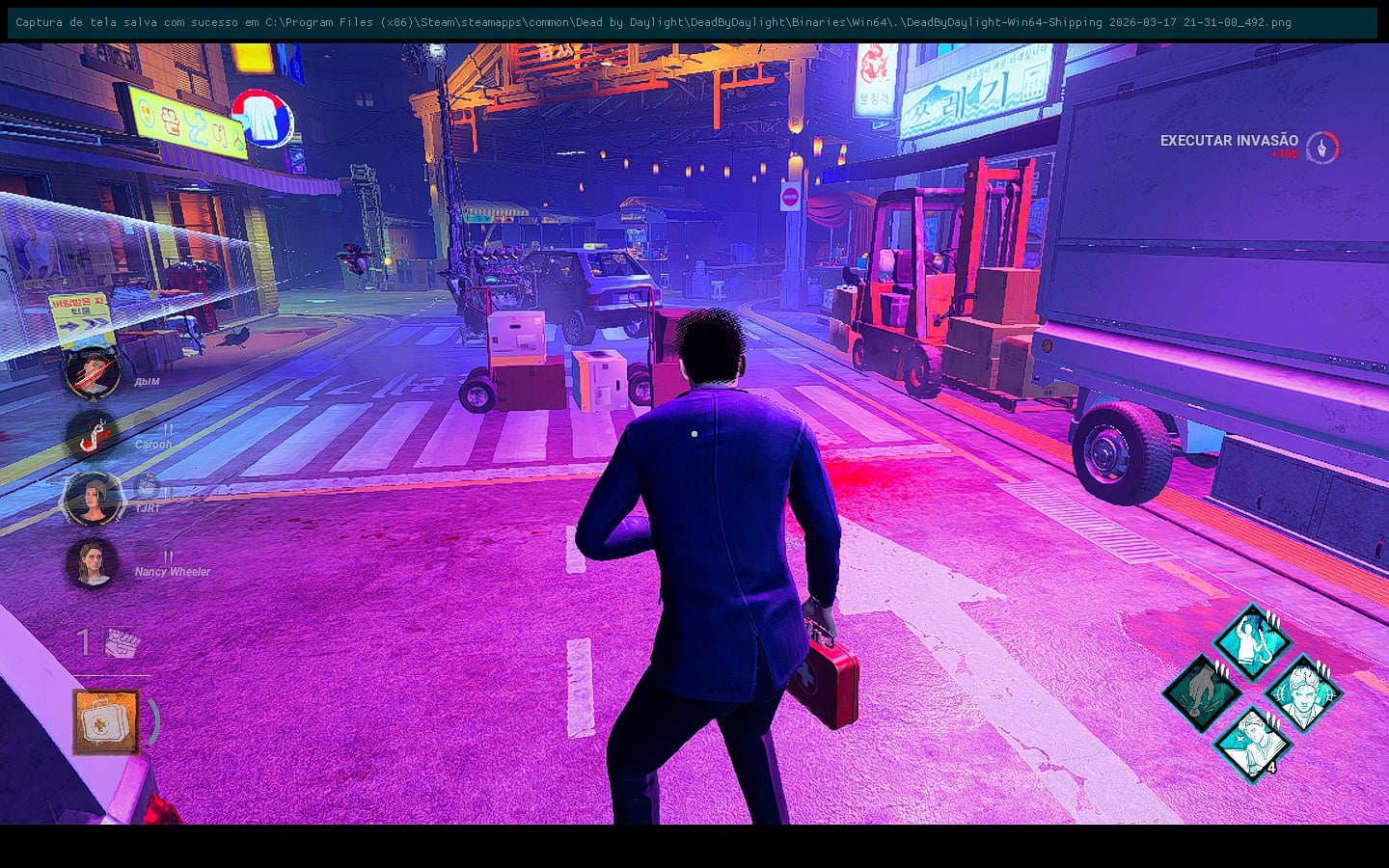Click the hooked survivor Carooh status icon

pos(93,435)
